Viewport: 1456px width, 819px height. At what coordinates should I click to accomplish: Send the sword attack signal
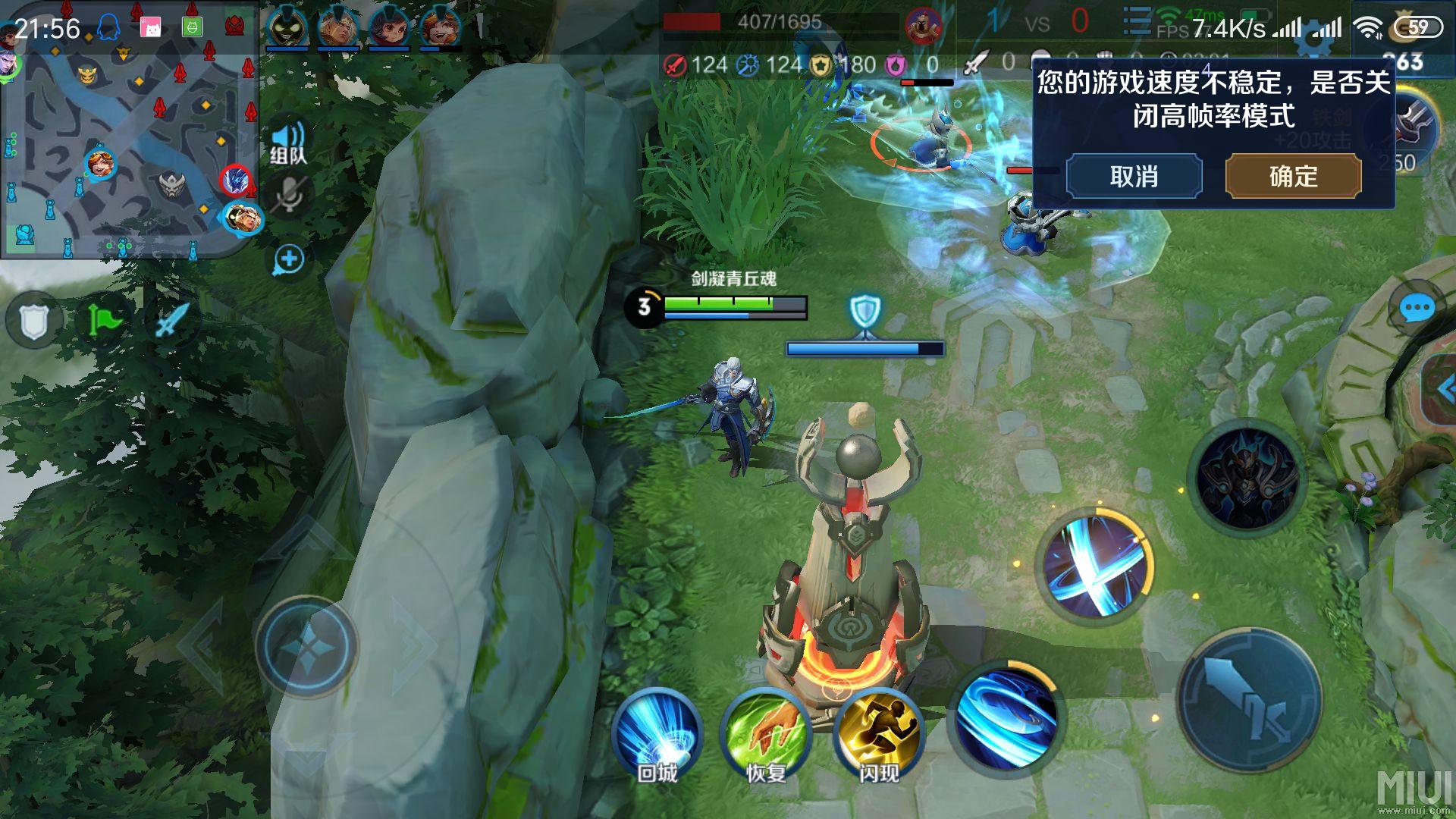point(170,320)
